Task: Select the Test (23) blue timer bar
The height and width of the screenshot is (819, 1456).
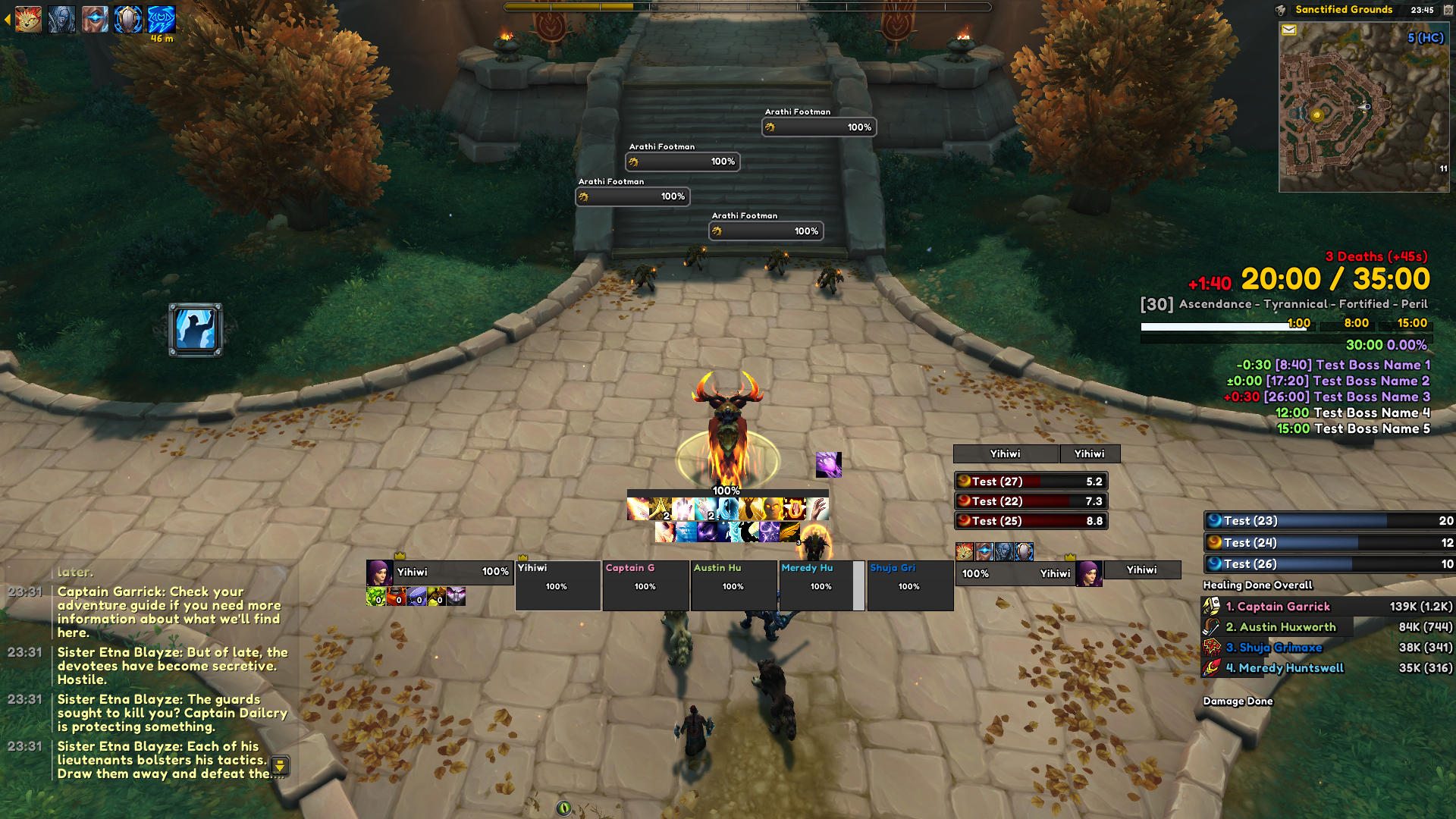Action: pyautogui.click(x=1329, y=521)
